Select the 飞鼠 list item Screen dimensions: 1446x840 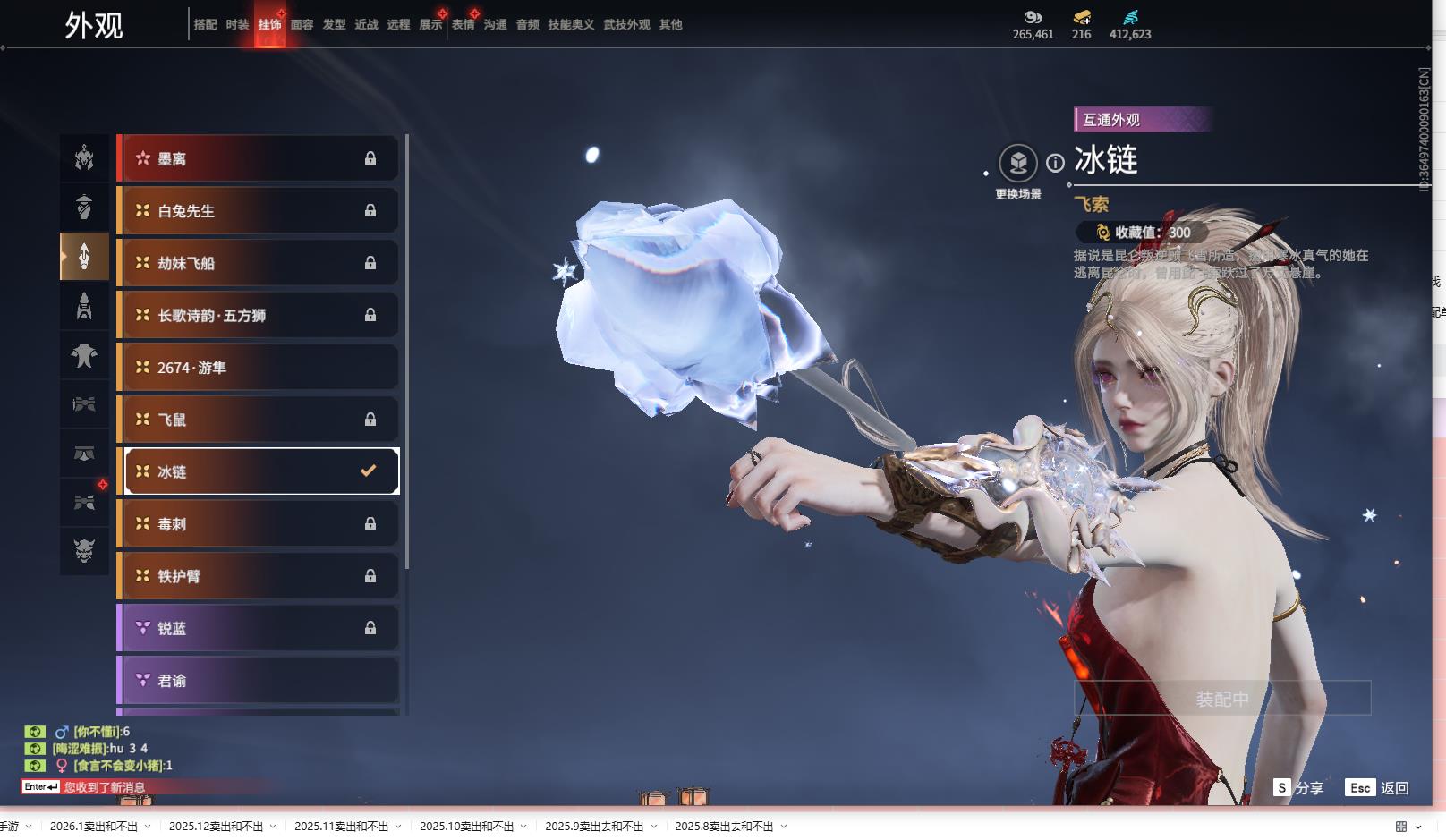tap(258, 420)
